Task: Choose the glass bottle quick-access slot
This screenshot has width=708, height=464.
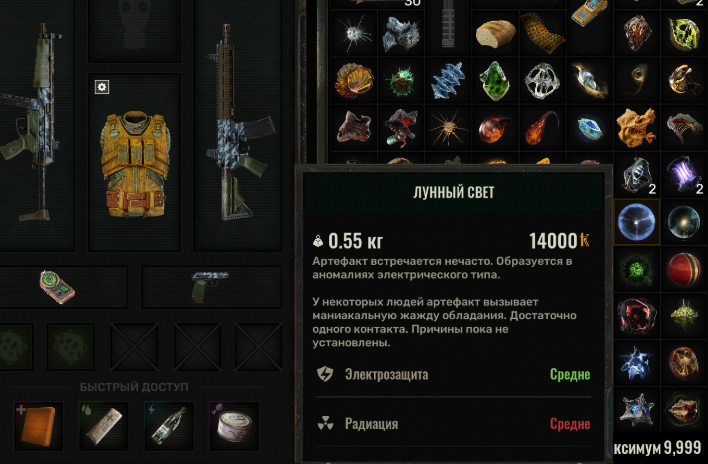Action: 167,425
